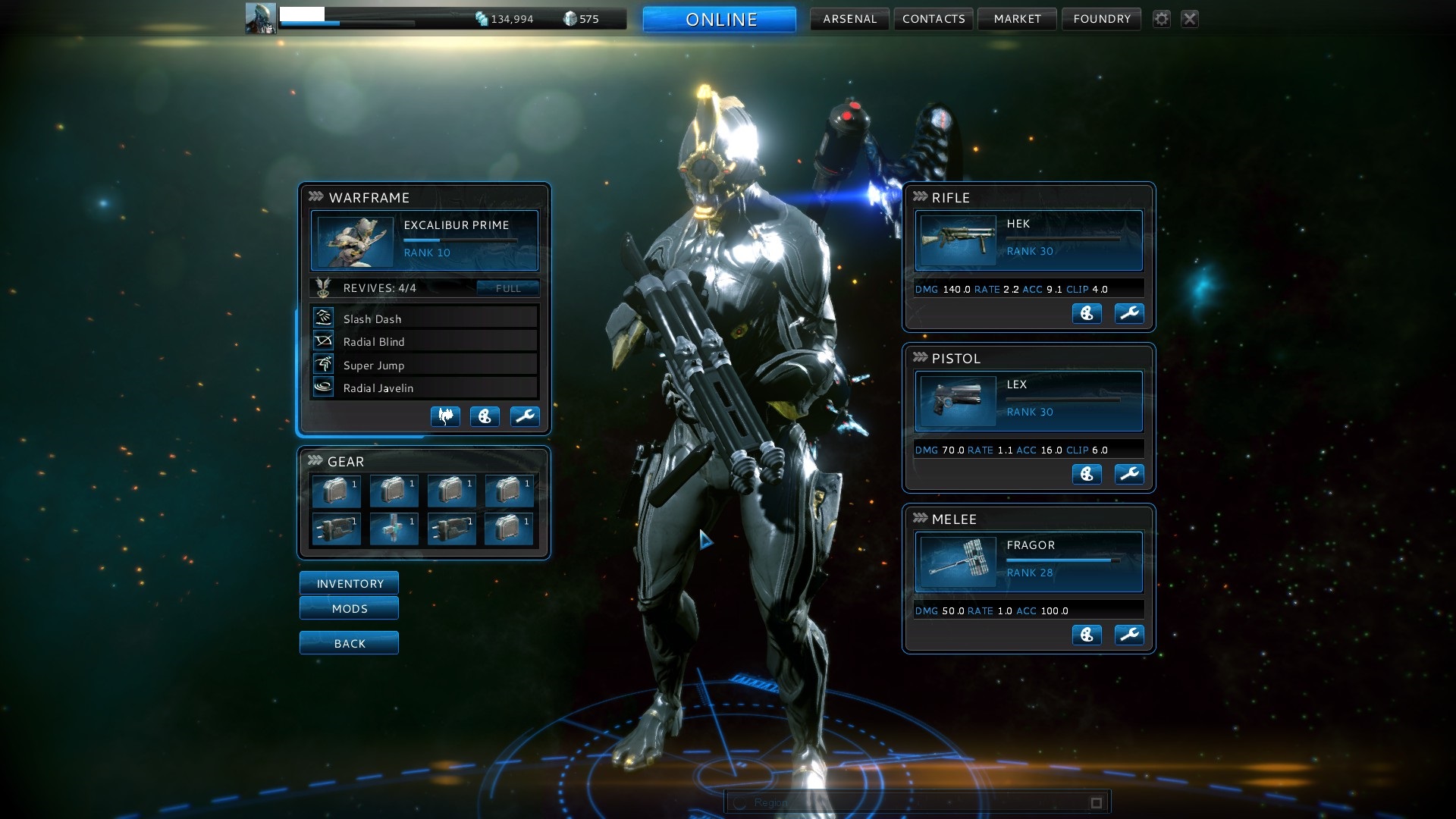Select the Hek rifle slot
The image size is (1456, 819).
(1028, 240)
